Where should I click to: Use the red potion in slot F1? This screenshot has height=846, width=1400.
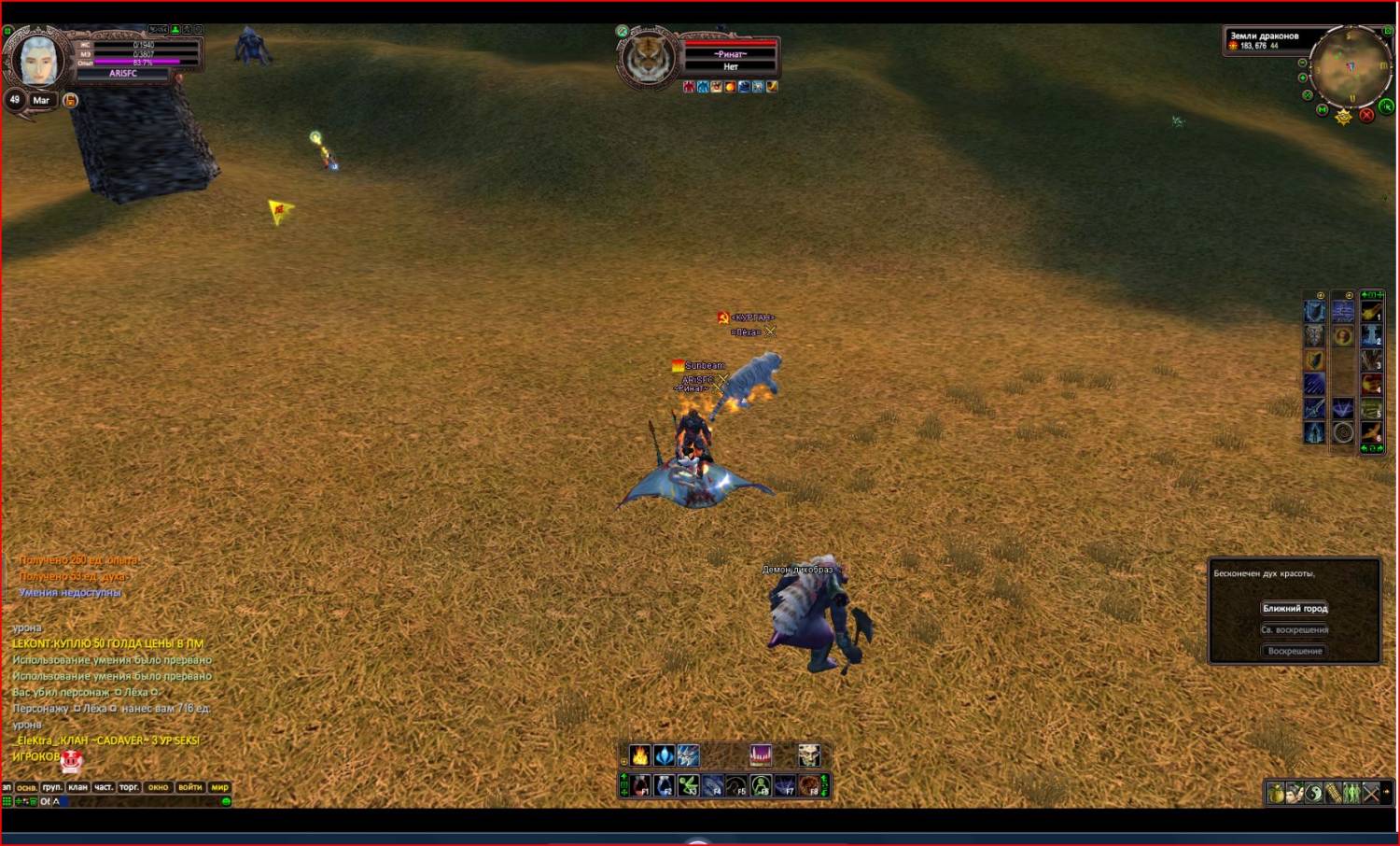coord(640,786)
